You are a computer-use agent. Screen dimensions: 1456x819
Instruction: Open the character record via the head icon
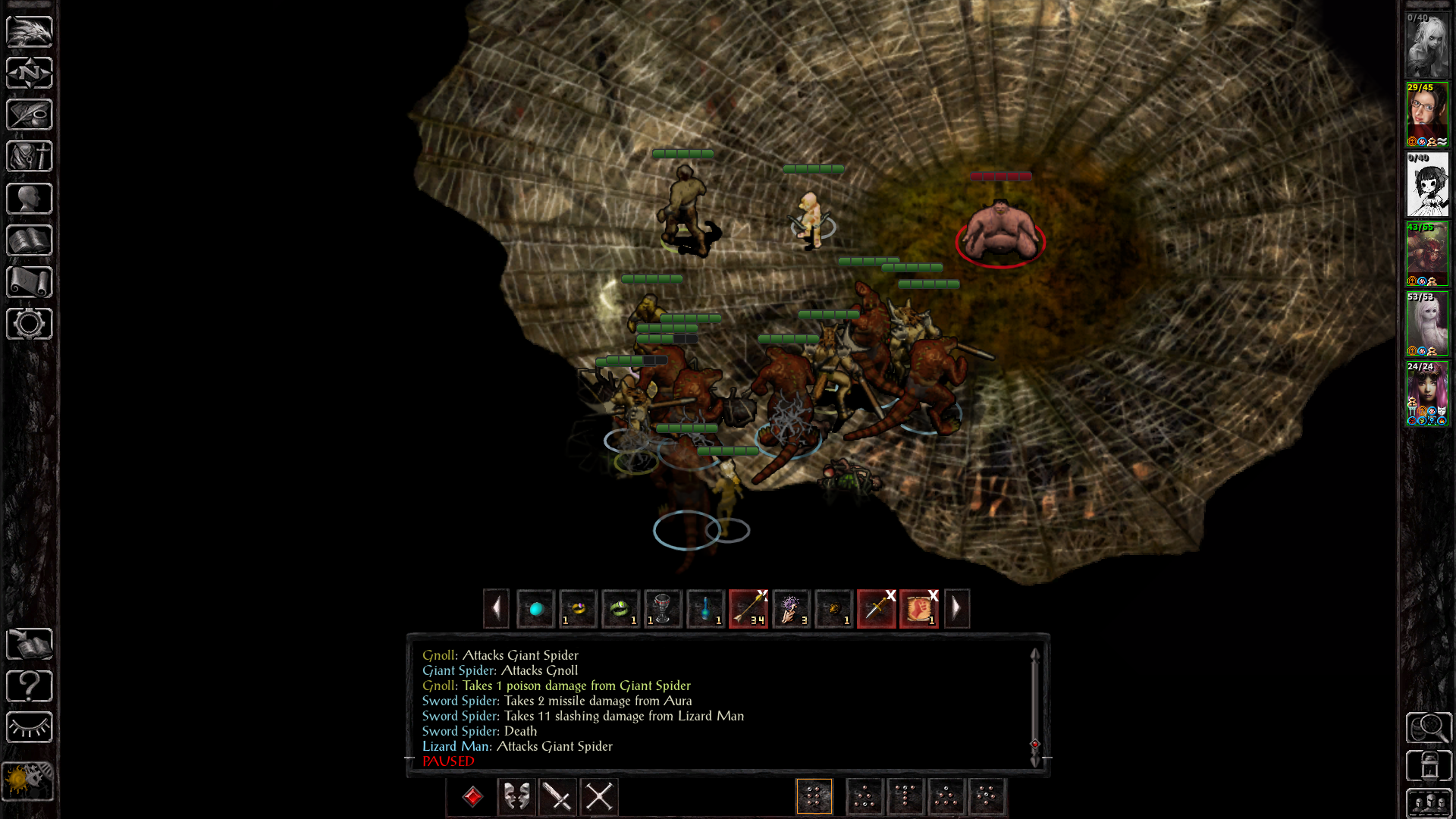[x=30, y=199]
